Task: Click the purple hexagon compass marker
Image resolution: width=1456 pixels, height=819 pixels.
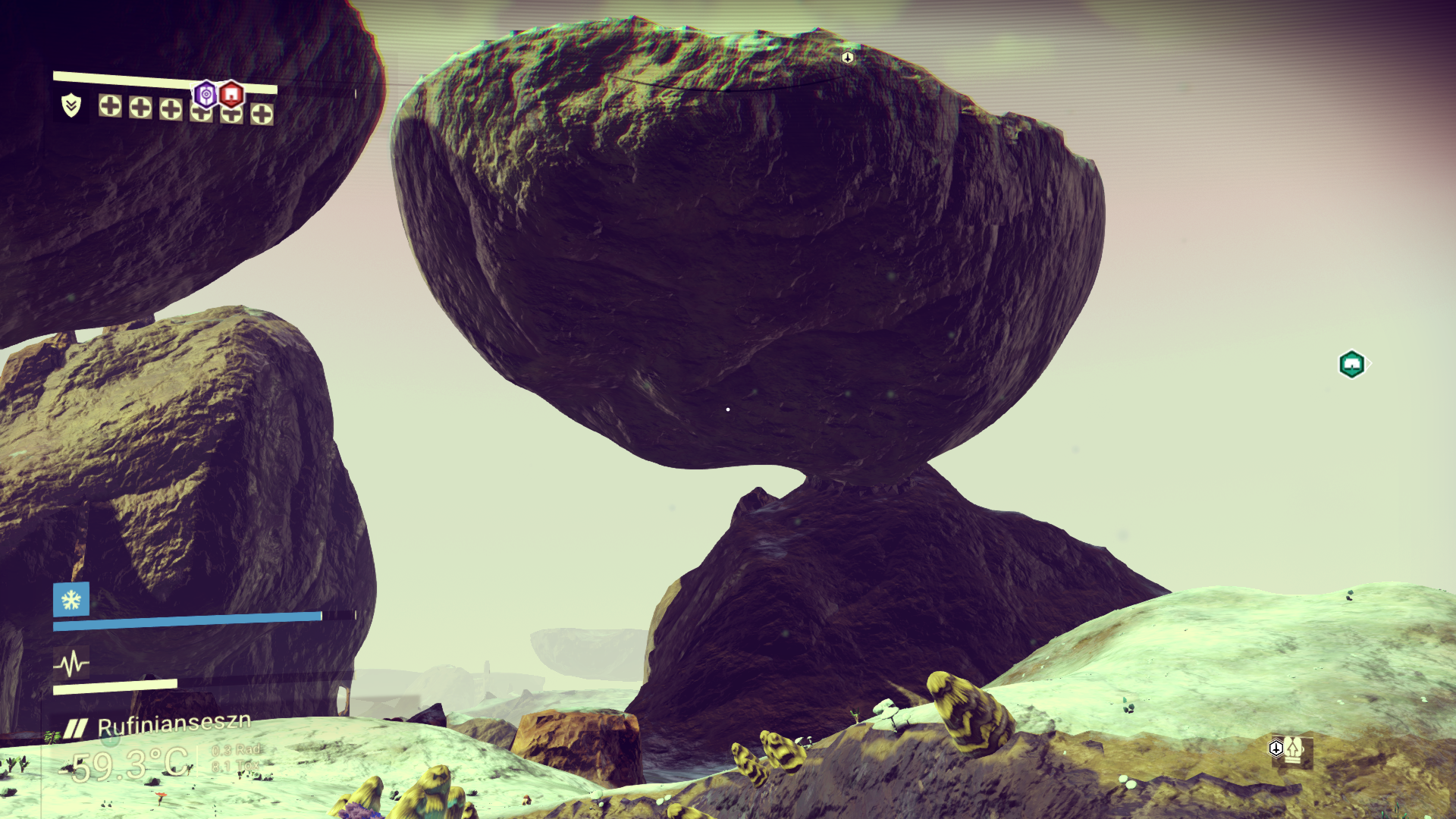Action: pos(206,94)
